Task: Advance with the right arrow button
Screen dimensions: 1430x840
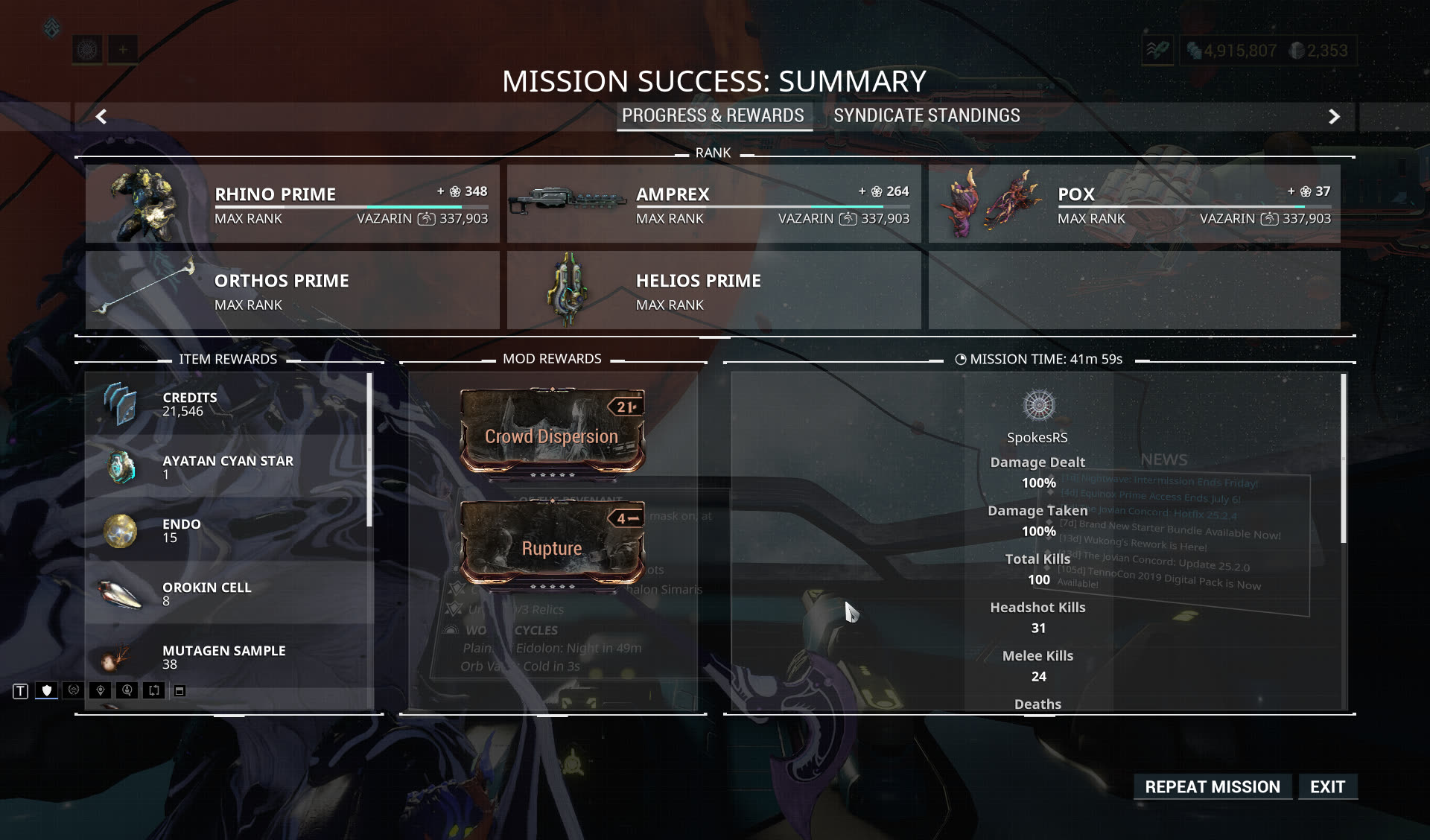Action: tap(1334, 117)
